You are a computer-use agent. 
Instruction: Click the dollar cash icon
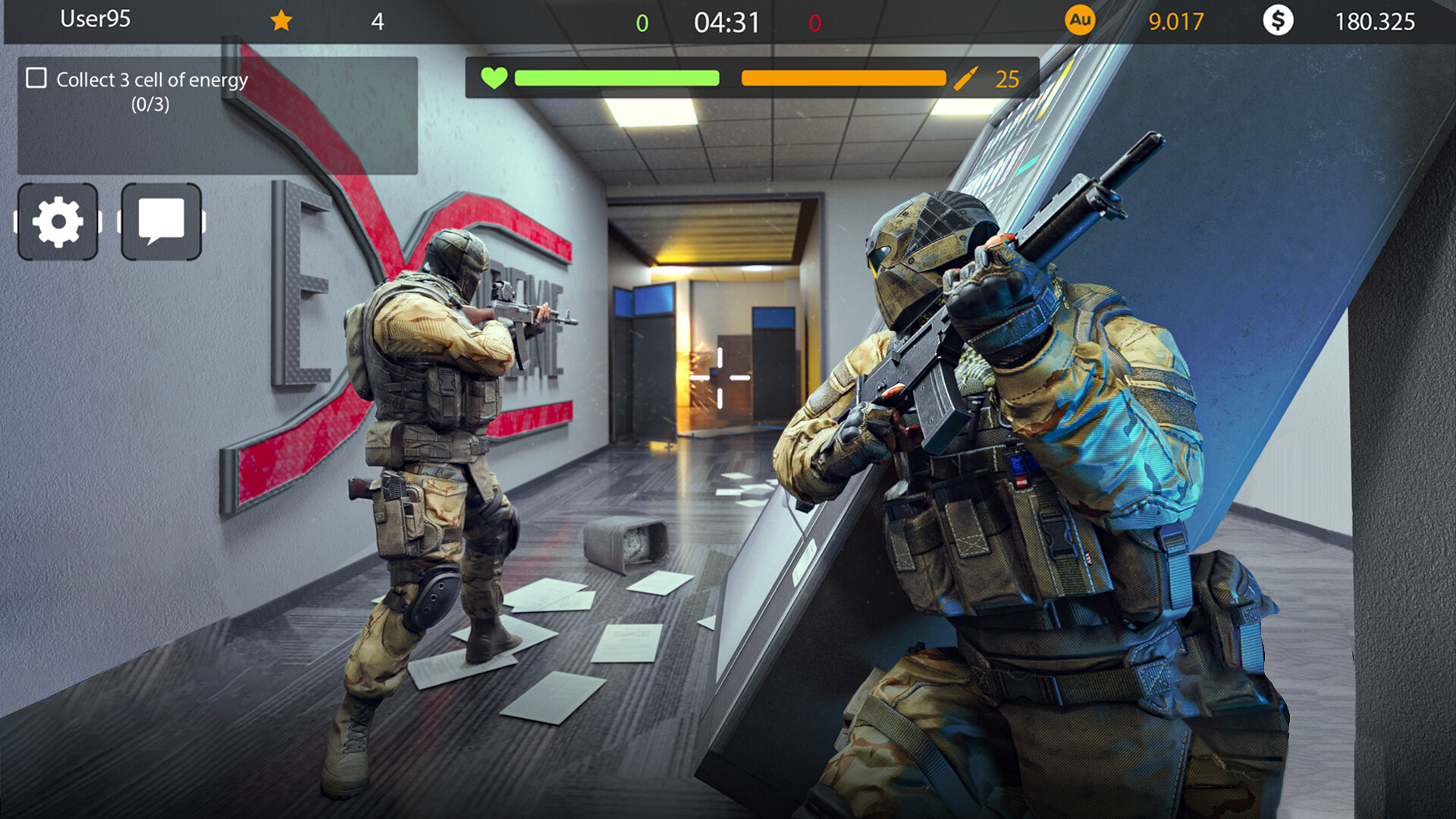click(1279, 20)
